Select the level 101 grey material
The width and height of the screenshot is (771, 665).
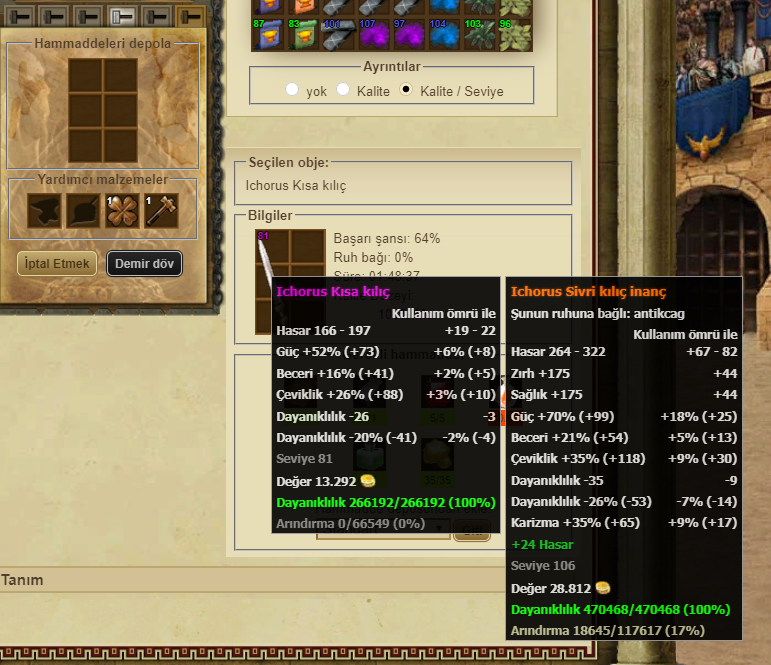coord(338,33)
